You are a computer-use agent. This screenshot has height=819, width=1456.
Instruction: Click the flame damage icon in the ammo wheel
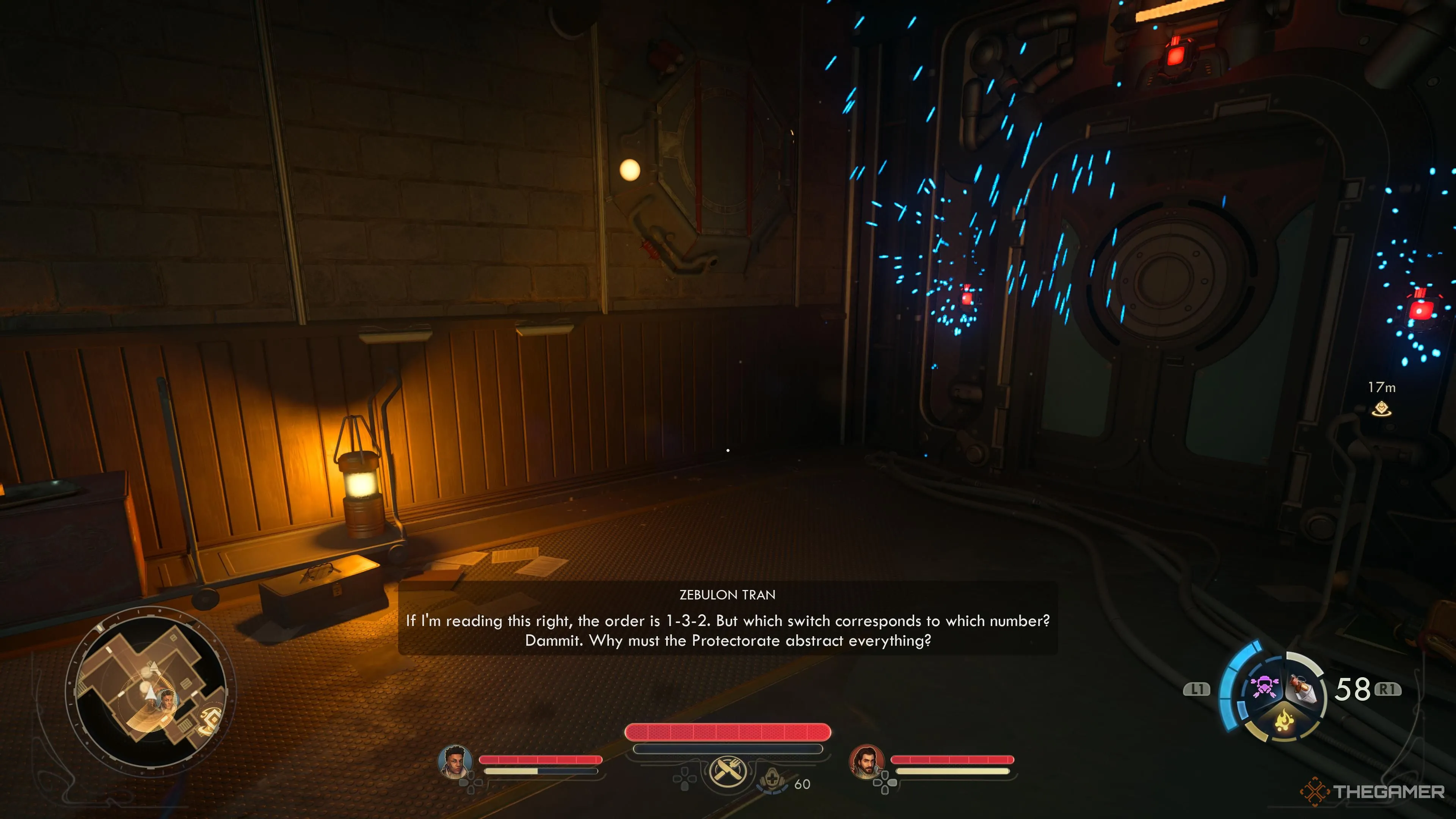[x=1285, y=721]
